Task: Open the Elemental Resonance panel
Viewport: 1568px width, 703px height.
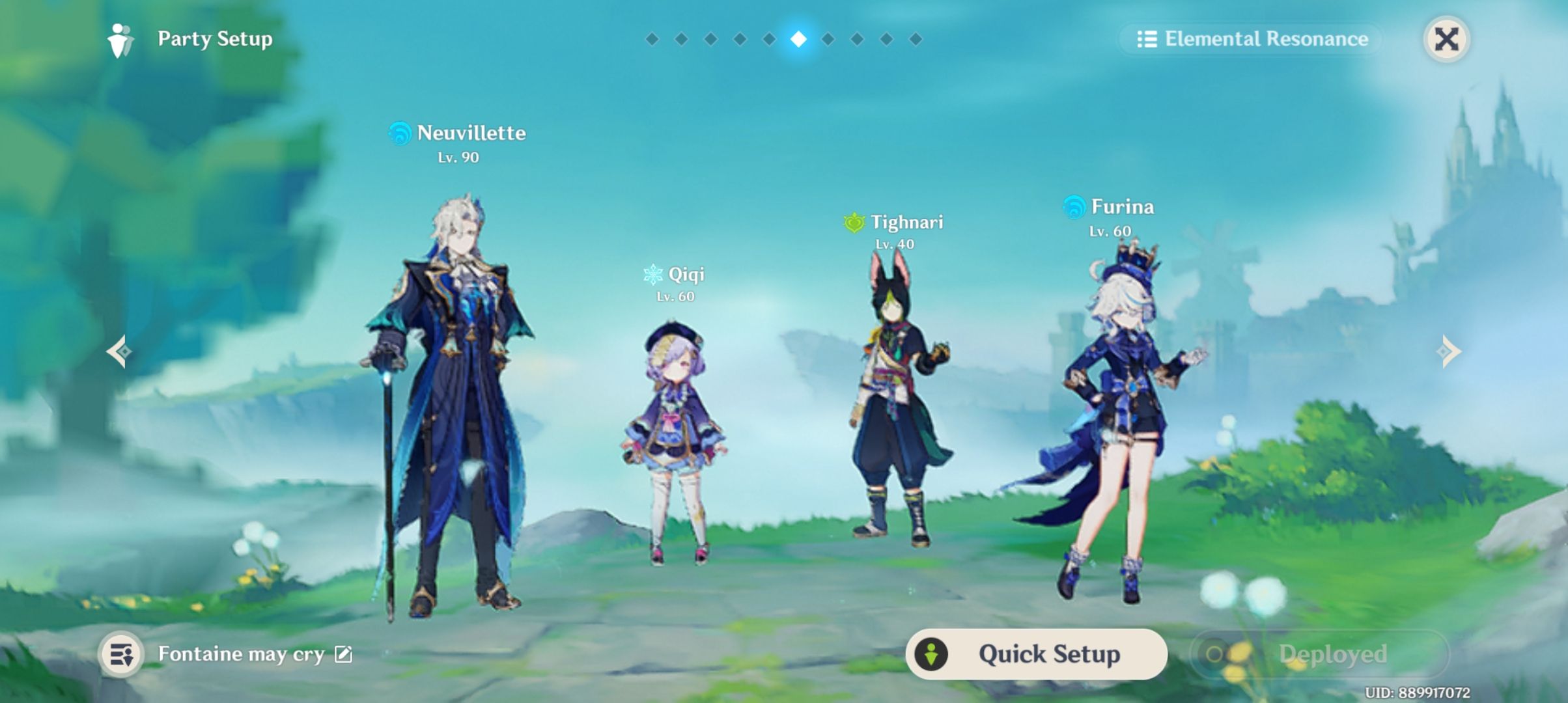Action: (1253, 39)
